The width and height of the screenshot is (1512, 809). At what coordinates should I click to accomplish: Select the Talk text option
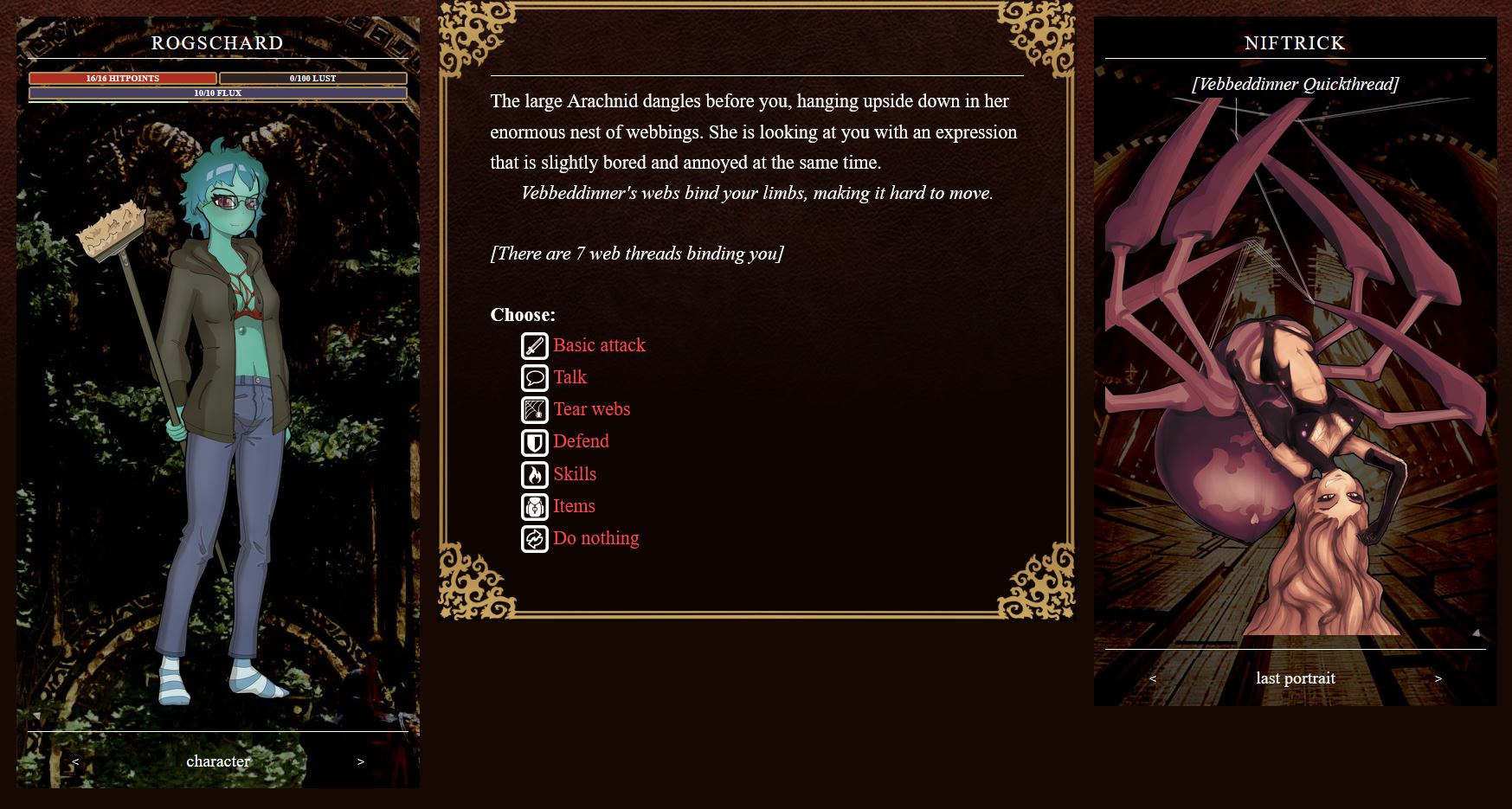click(569, 377)
